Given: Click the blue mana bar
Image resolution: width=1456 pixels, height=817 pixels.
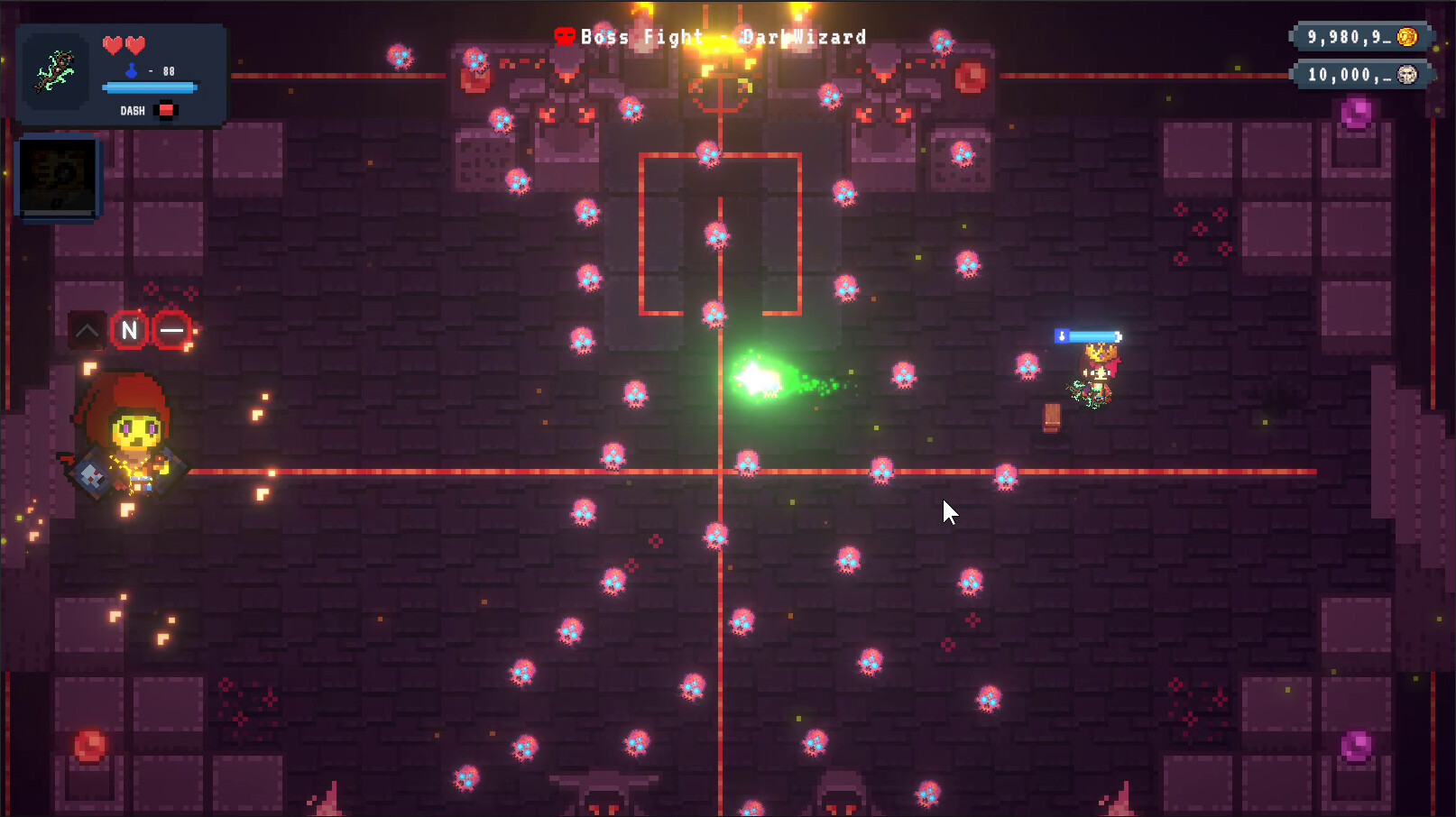Looking at the screenshot, I should 150,88.
